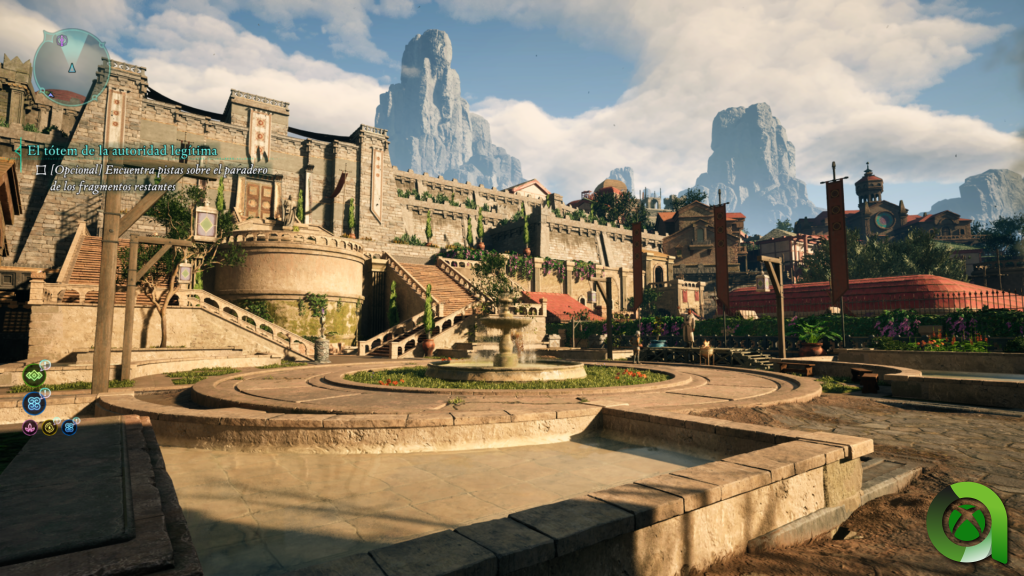
Task: Choose the small blue knot icon
Action: coord(68,427)
